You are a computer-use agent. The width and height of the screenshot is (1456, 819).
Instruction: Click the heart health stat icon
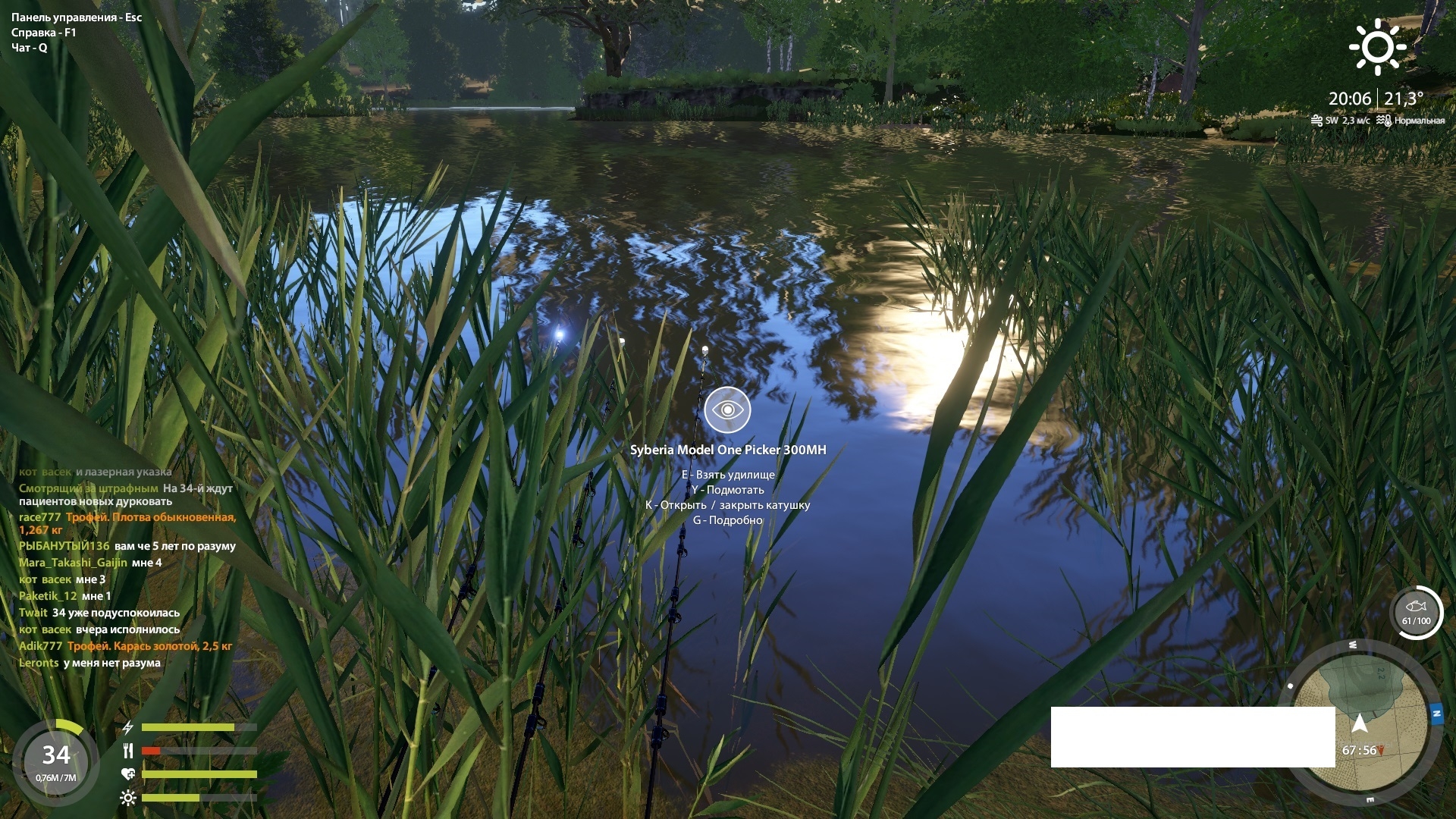point(128,774)
